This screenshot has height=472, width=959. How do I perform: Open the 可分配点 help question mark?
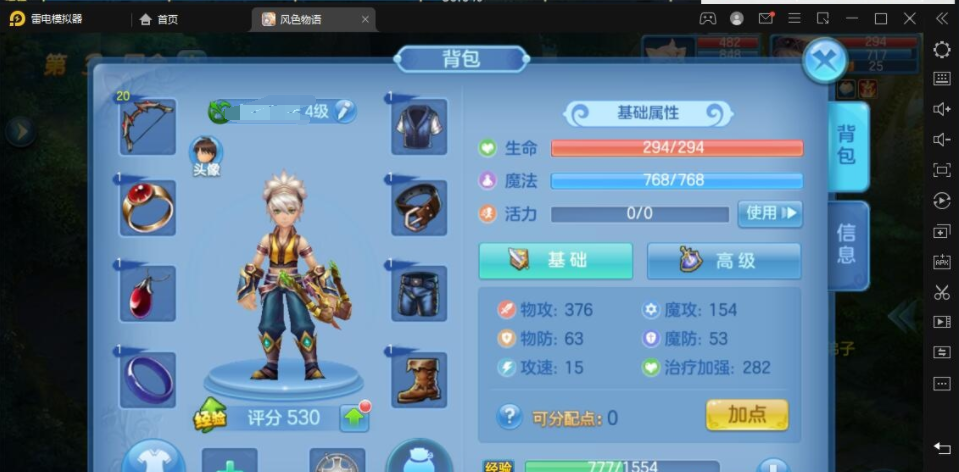(510, 416)
